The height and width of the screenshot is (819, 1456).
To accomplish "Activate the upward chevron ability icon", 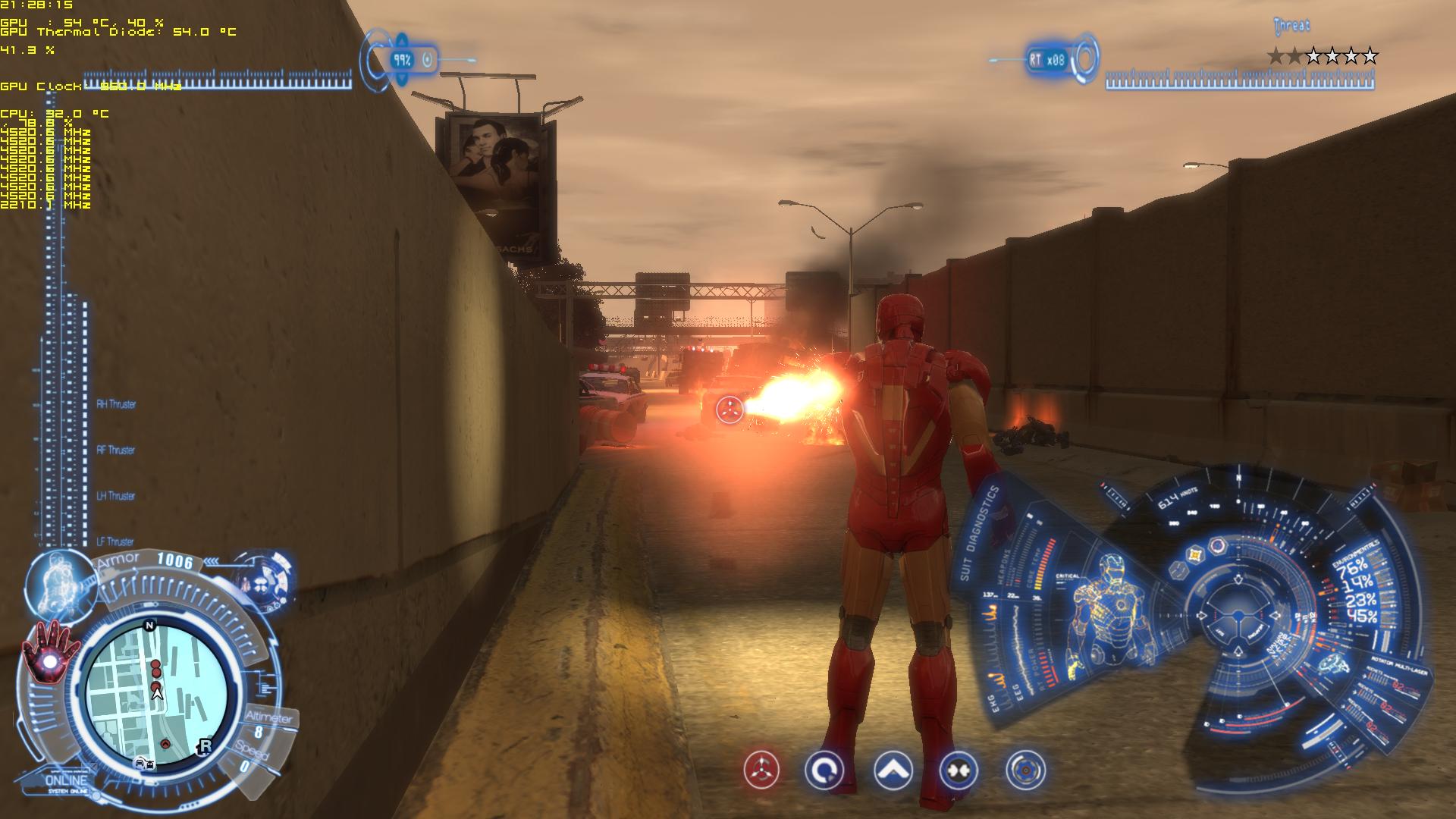I will point(893,771).
